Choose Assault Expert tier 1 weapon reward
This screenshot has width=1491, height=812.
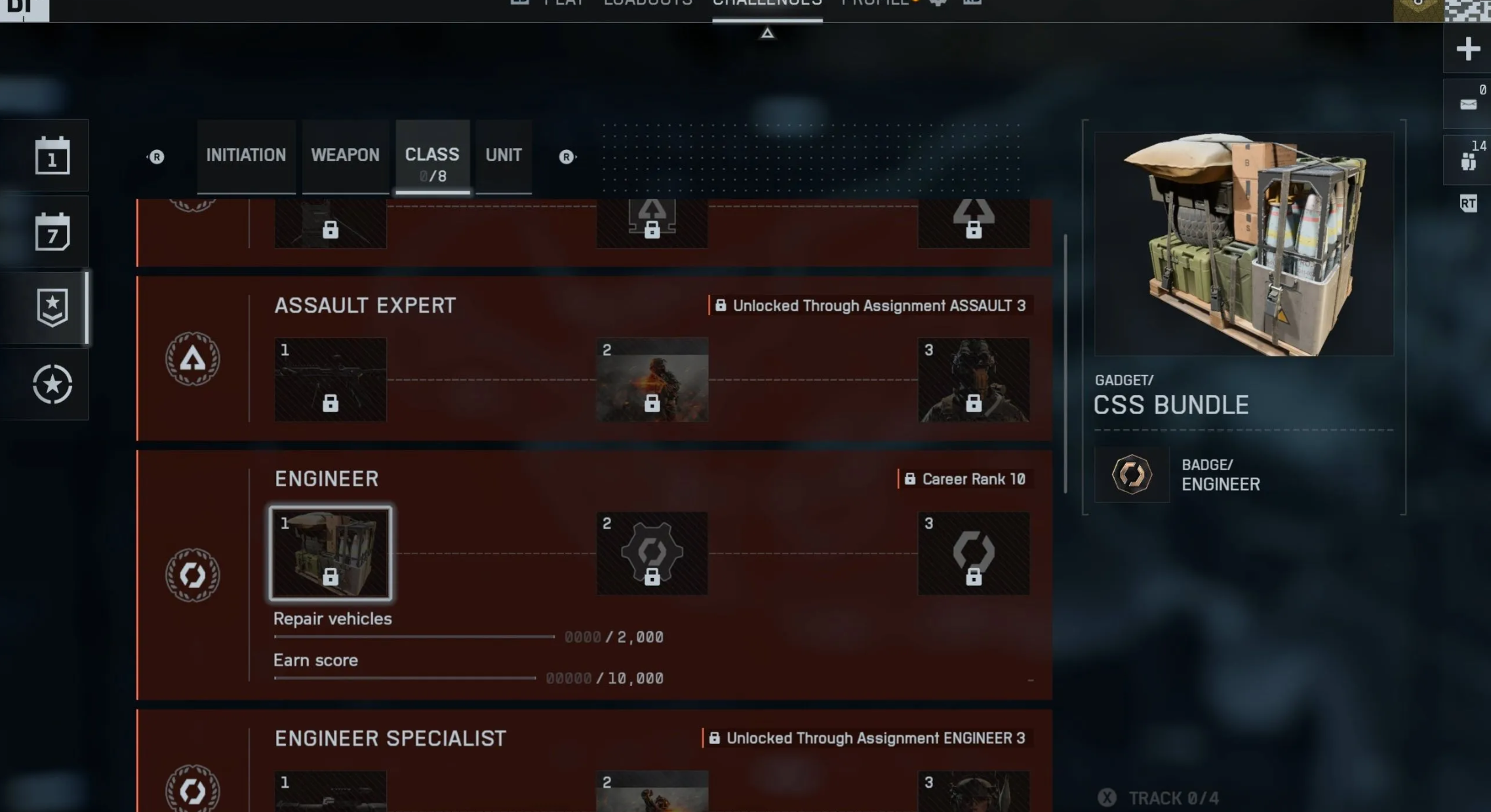[x=330, y=379]
